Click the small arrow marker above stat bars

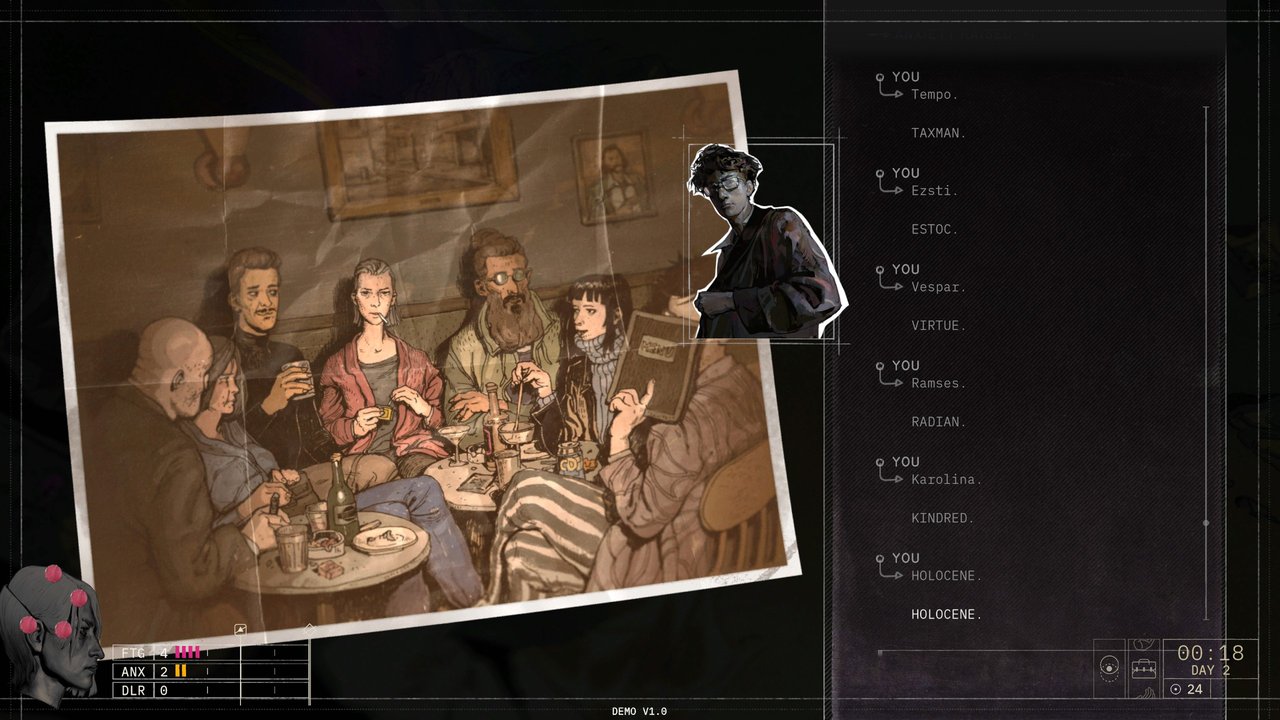(240, 630)
